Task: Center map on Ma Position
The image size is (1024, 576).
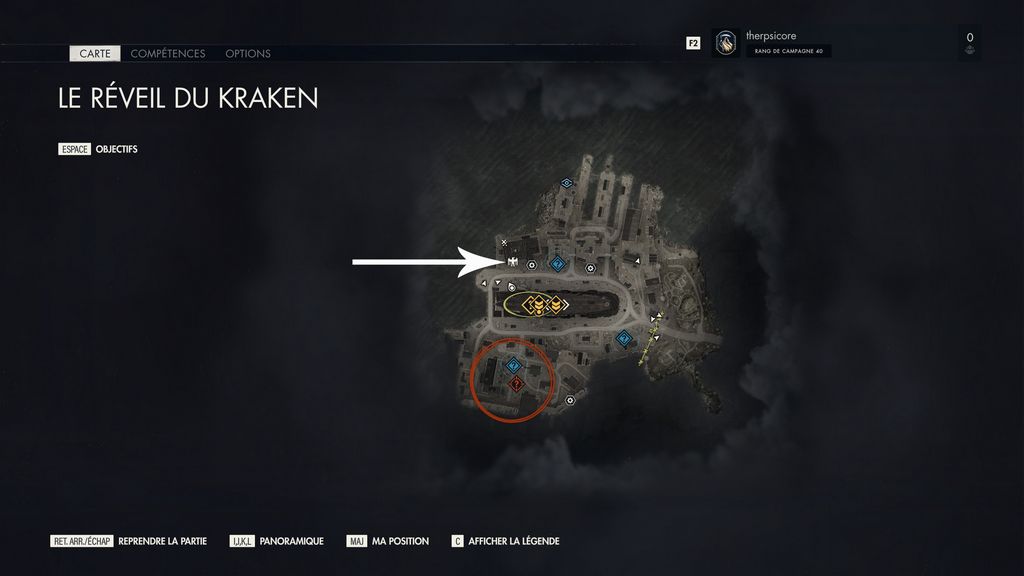Action: click(400, 541)
